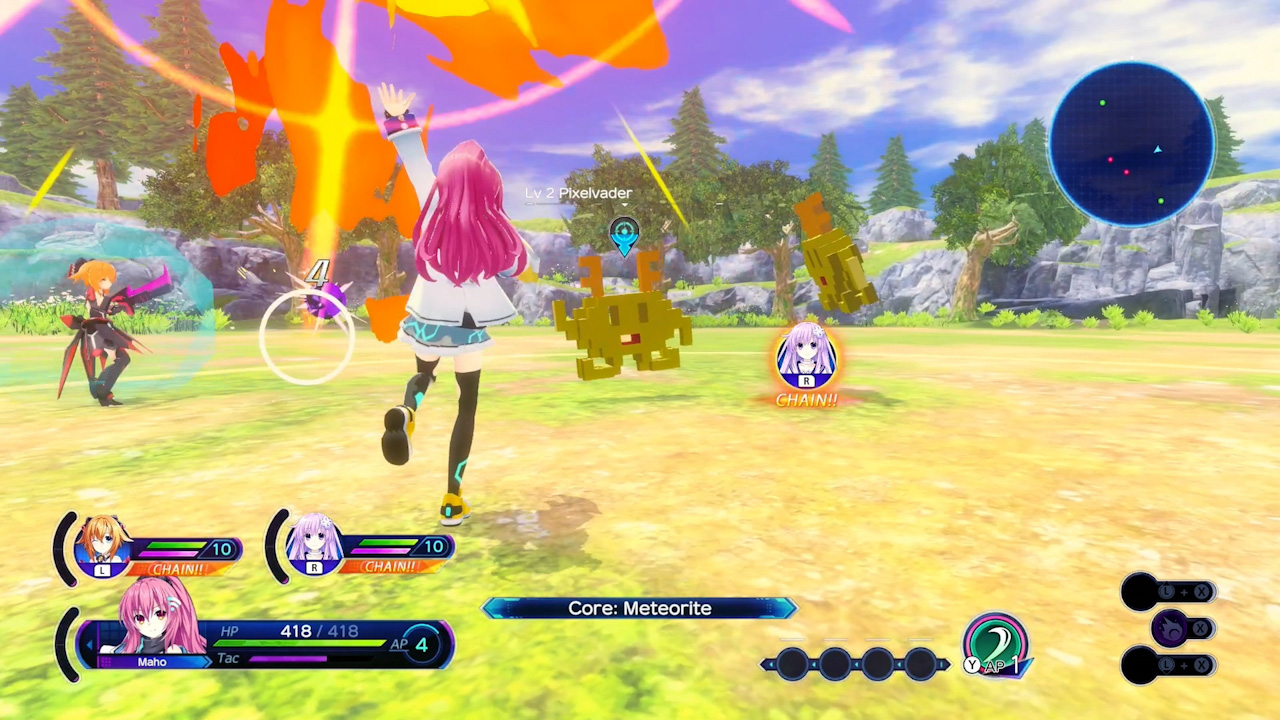Expand the last item slot on the hotbar
The width and height of the screenshot is (1280, 720).
coord(922,665)
